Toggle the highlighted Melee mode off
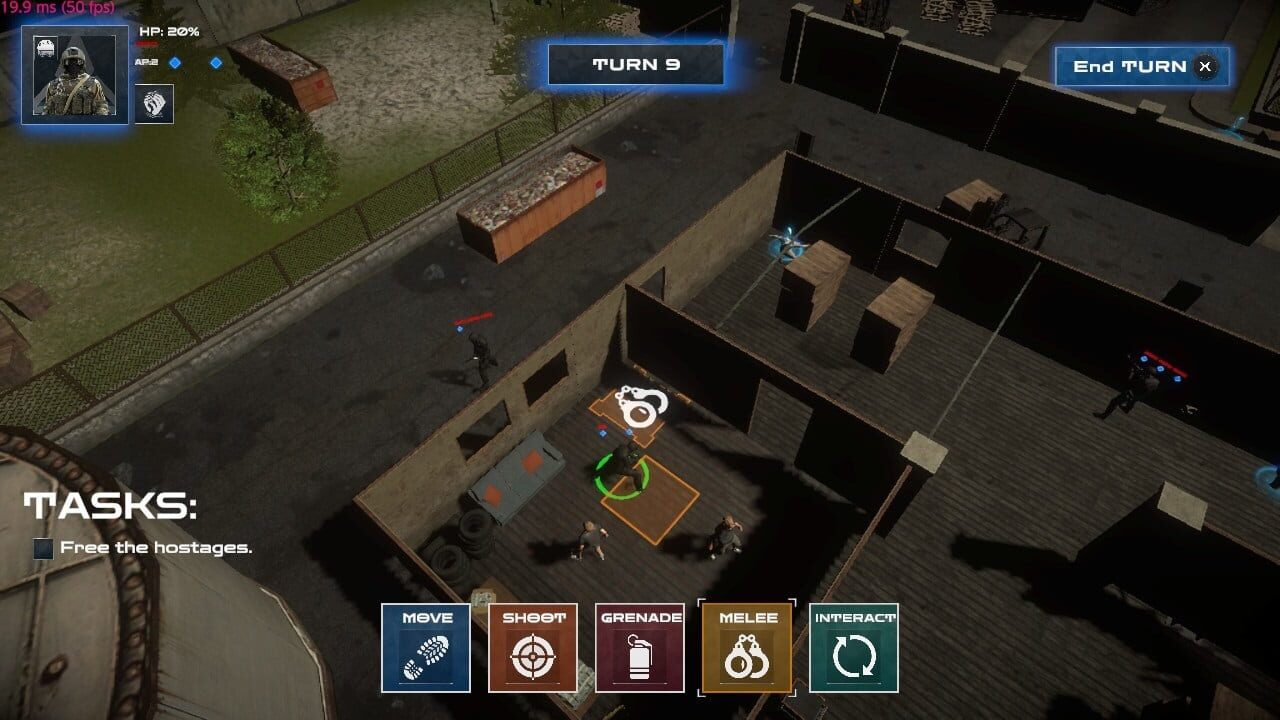The height and width of the screenshot is (720, 1280). pos(746,648)
